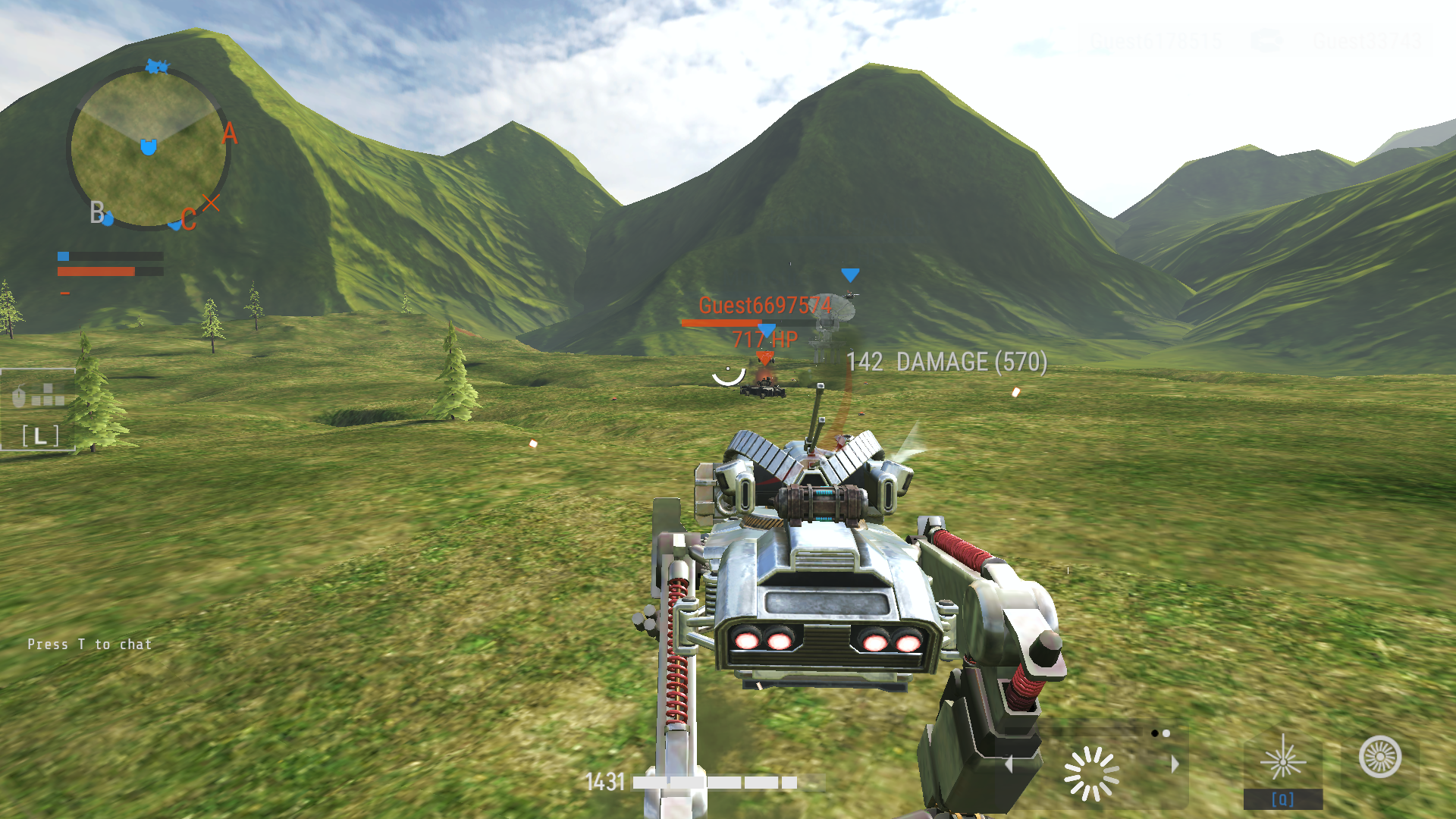Select the radial burst weapon icon
The image size is (1456, 819).
1091,773
